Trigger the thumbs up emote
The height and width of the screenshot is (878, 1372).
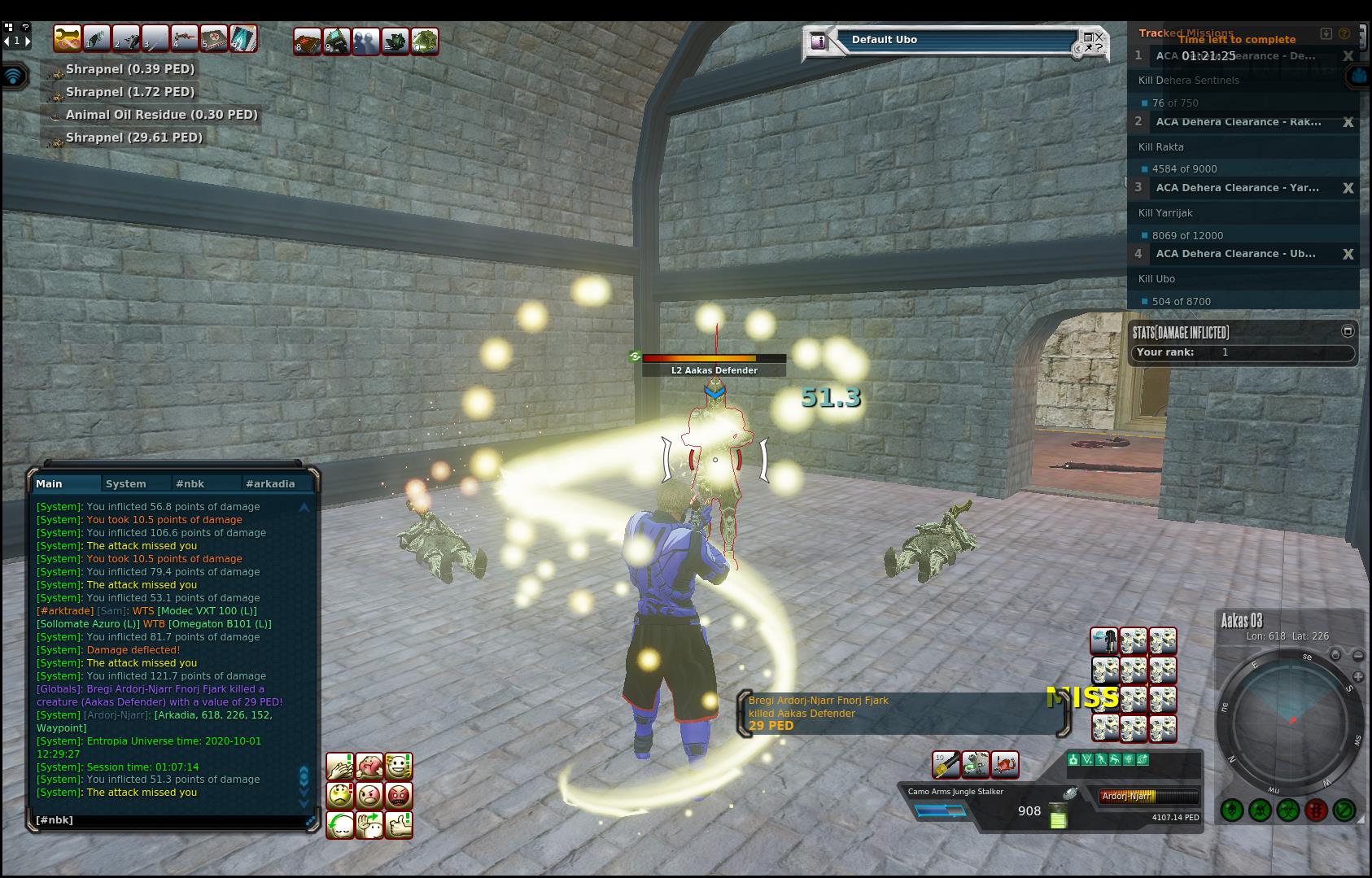[399, 824]
